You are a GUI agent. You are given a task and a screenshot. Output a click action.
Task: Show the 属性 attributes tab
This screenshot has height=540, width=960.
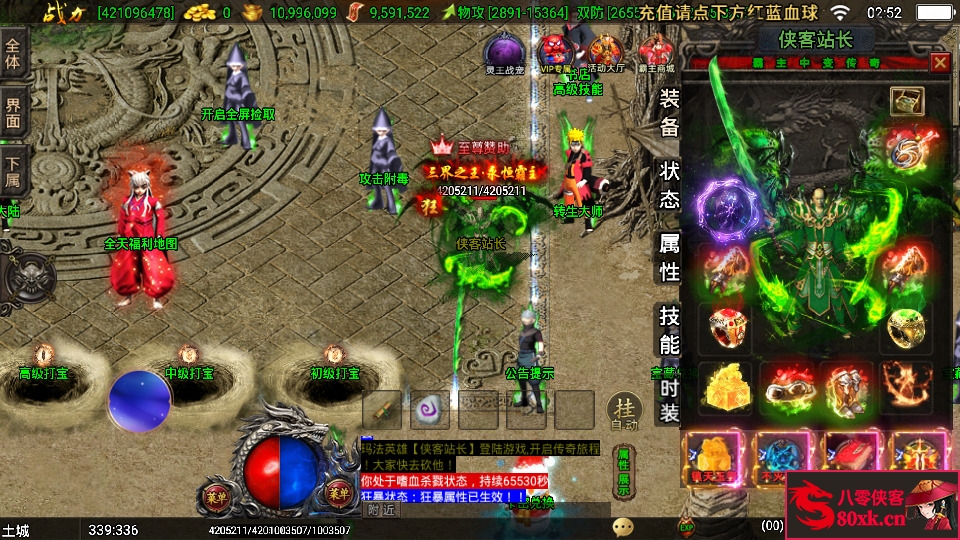coord(669,257)
